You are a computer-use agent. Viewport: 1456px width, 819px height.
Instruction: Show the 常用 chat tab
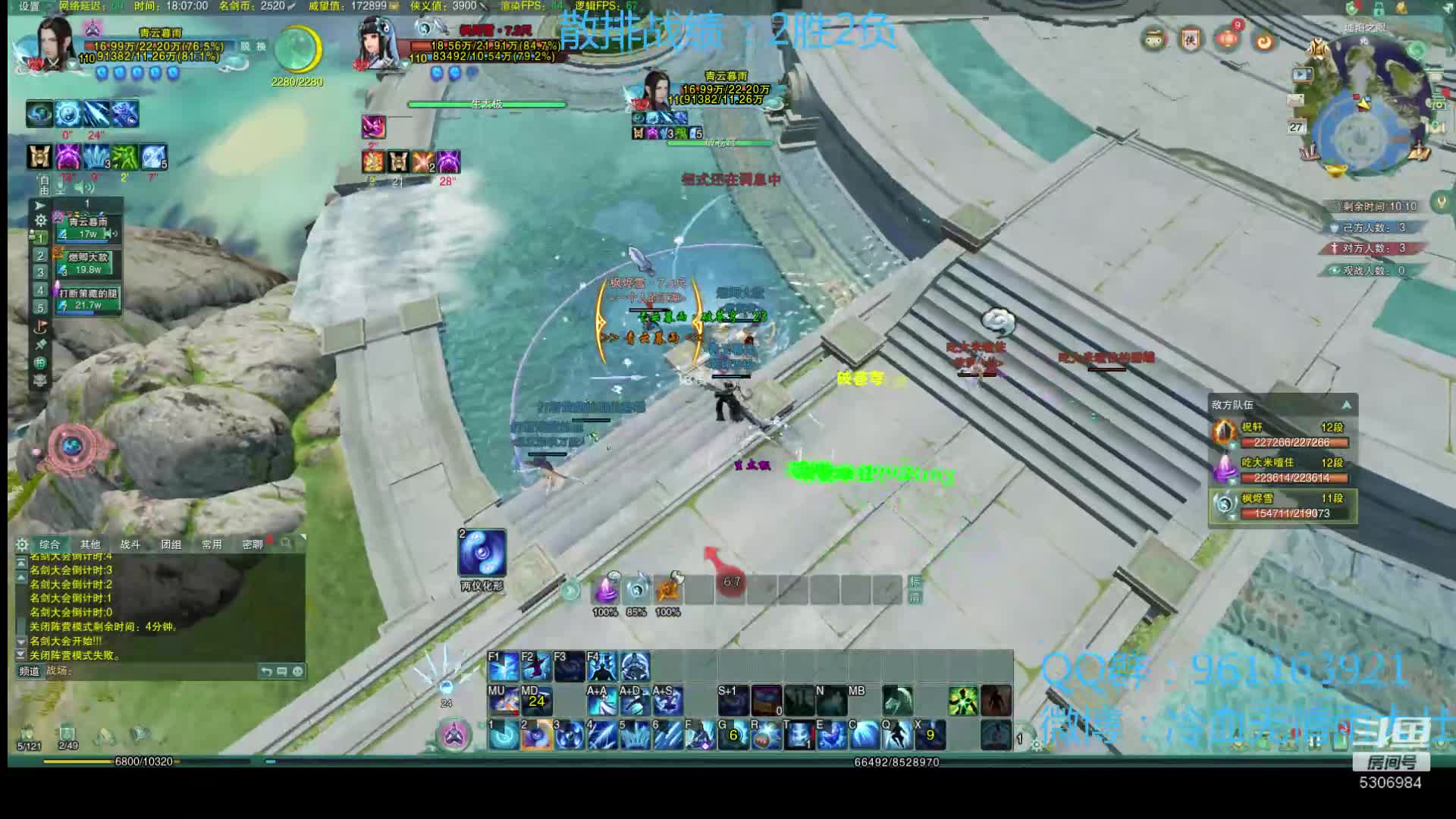(212, 544)
